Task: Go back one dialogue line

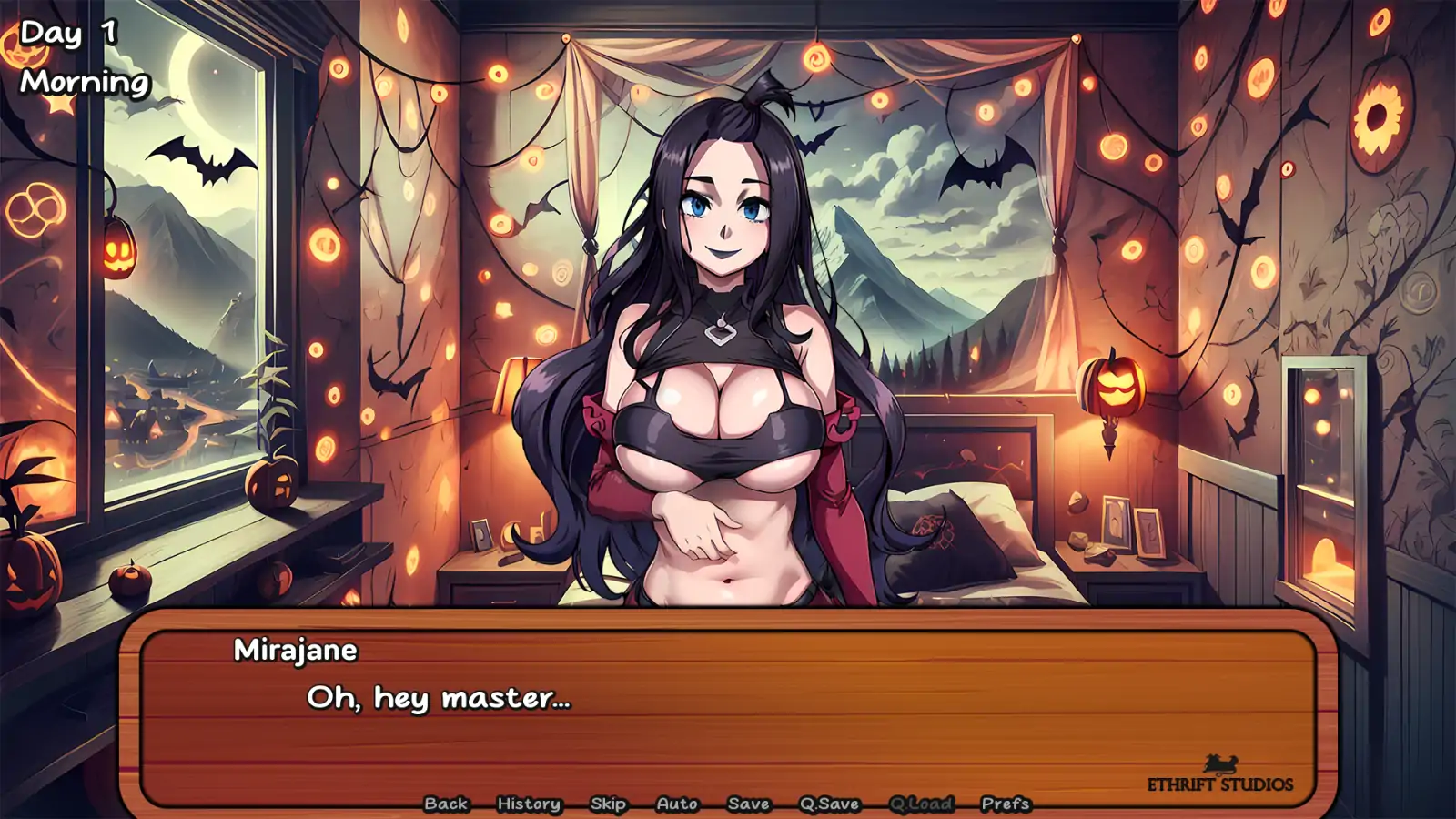Action: [x=446, y=804]
